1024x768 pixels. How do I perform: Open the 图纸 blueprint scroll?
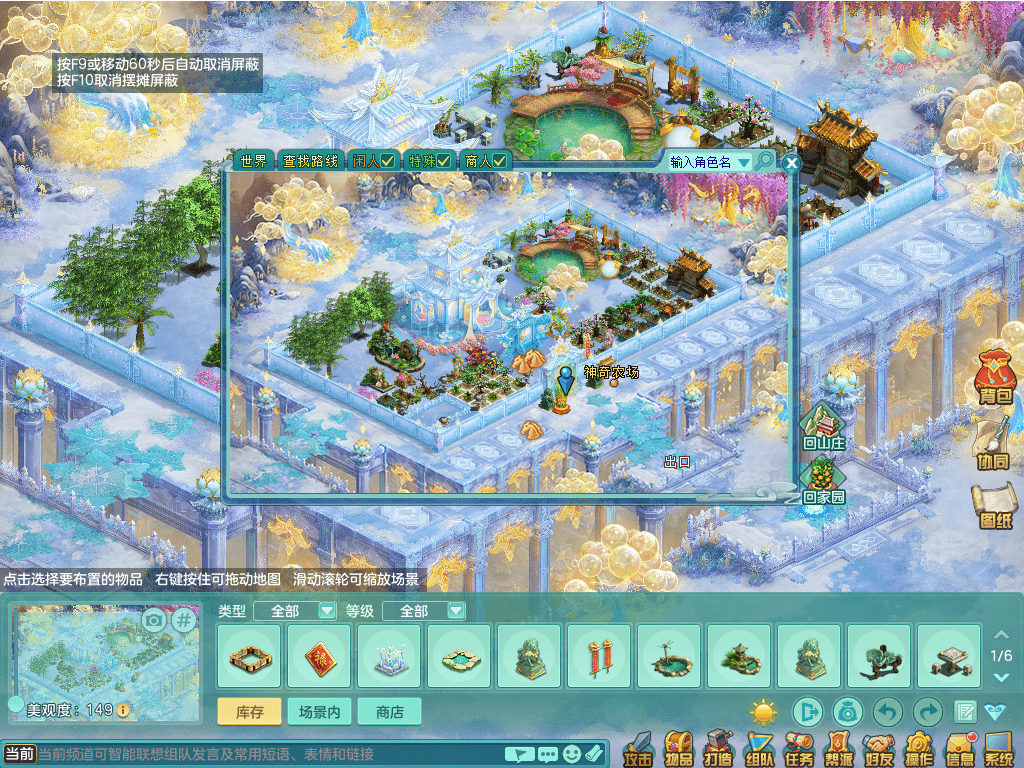995,505
